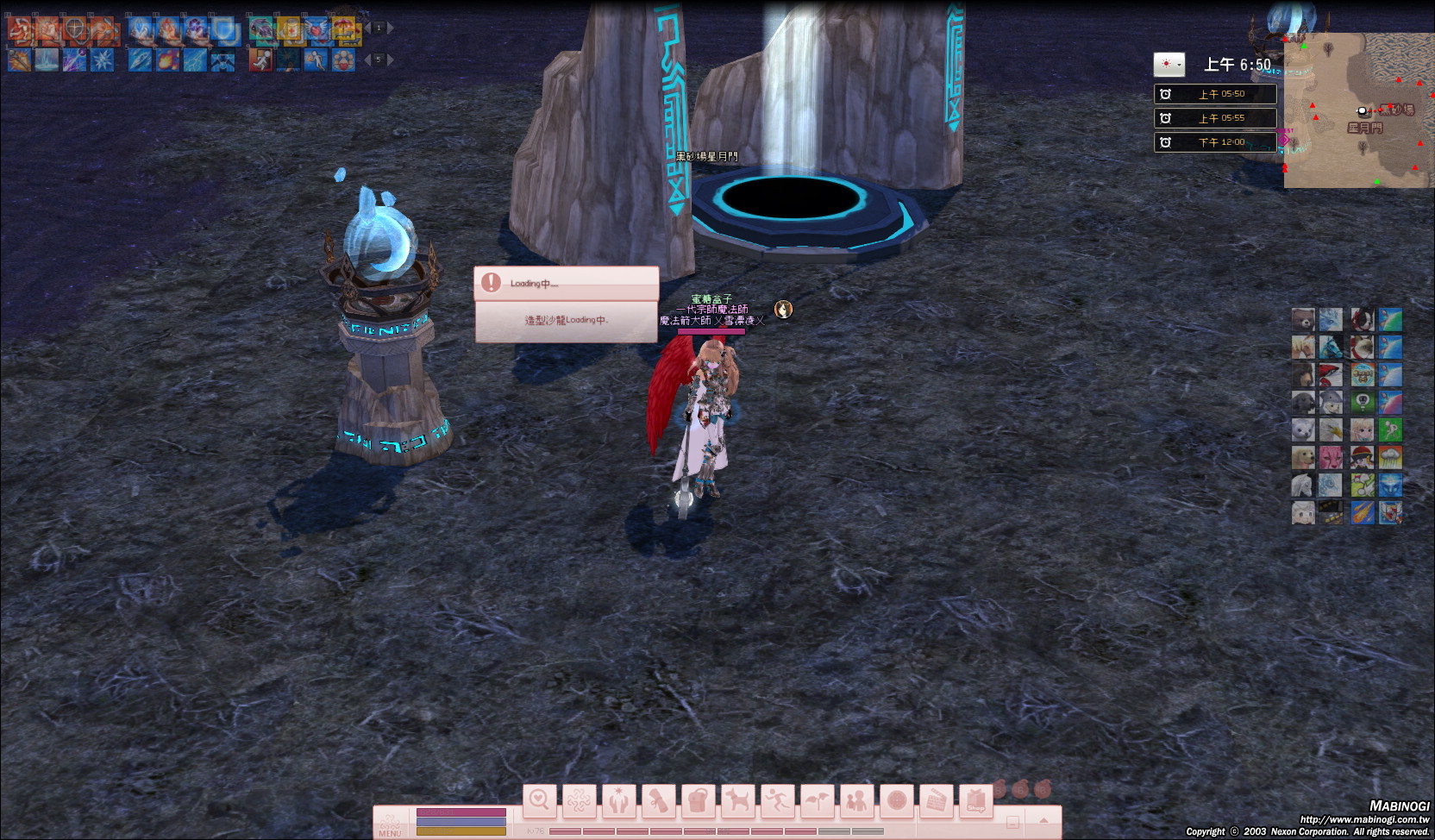Screen dimensions: 1435x840
Task: Select the 下午 12:00 alarm entry
Action: click(1215, 142)
